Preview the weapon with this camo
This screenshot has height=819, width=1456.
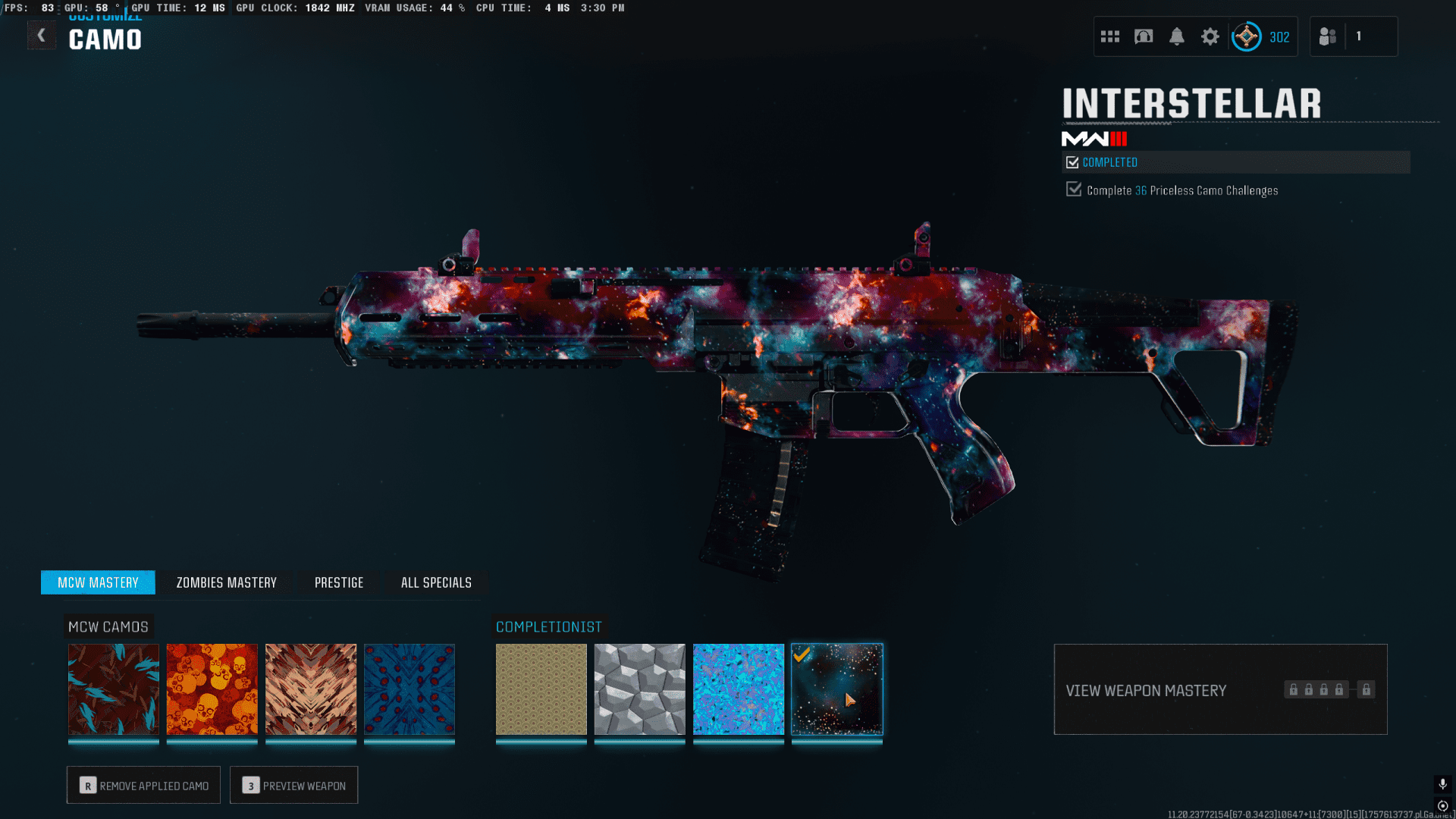click(293, 785)
